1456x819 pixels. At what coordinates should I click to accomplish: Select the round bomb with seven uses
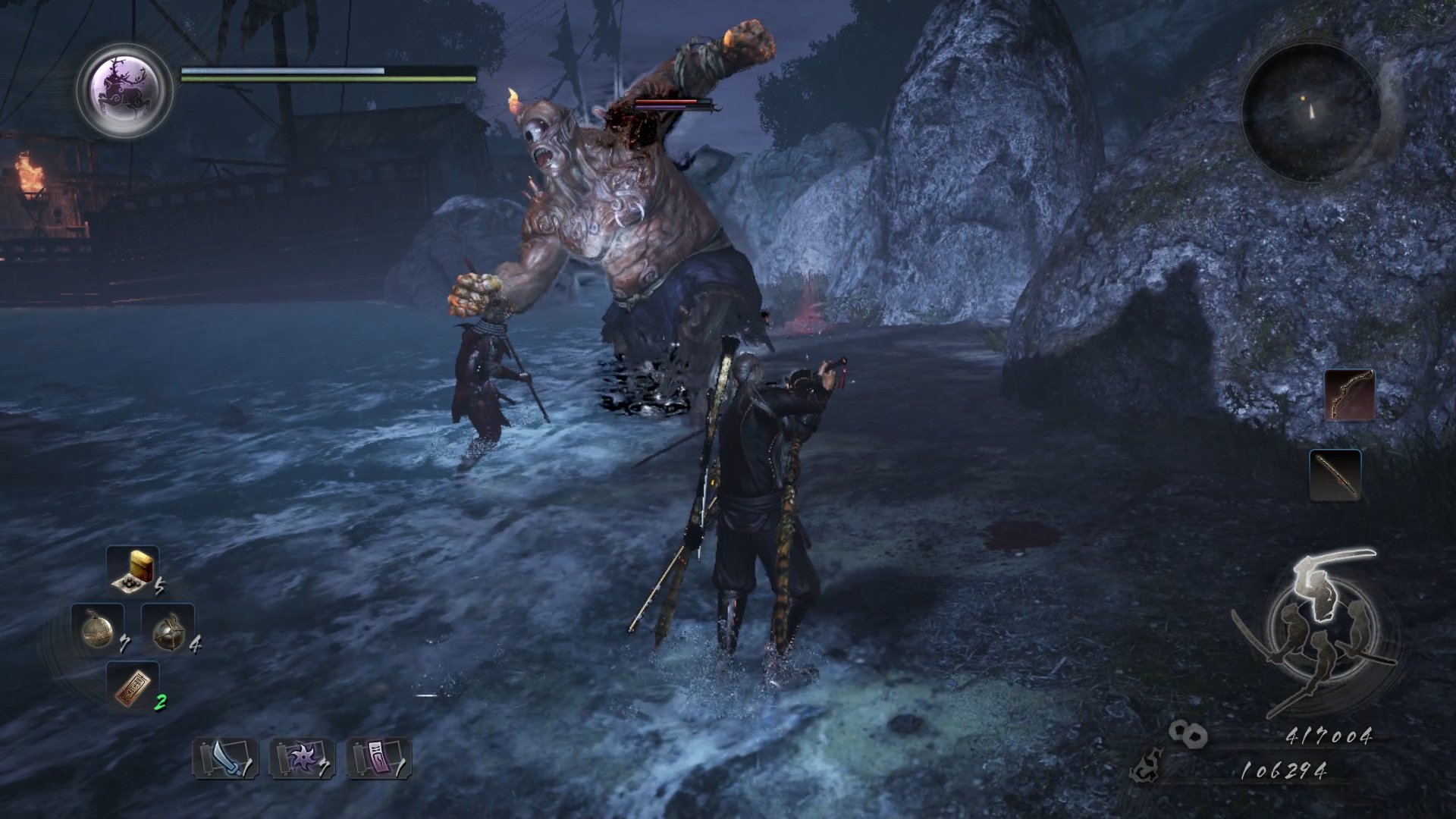98,629
